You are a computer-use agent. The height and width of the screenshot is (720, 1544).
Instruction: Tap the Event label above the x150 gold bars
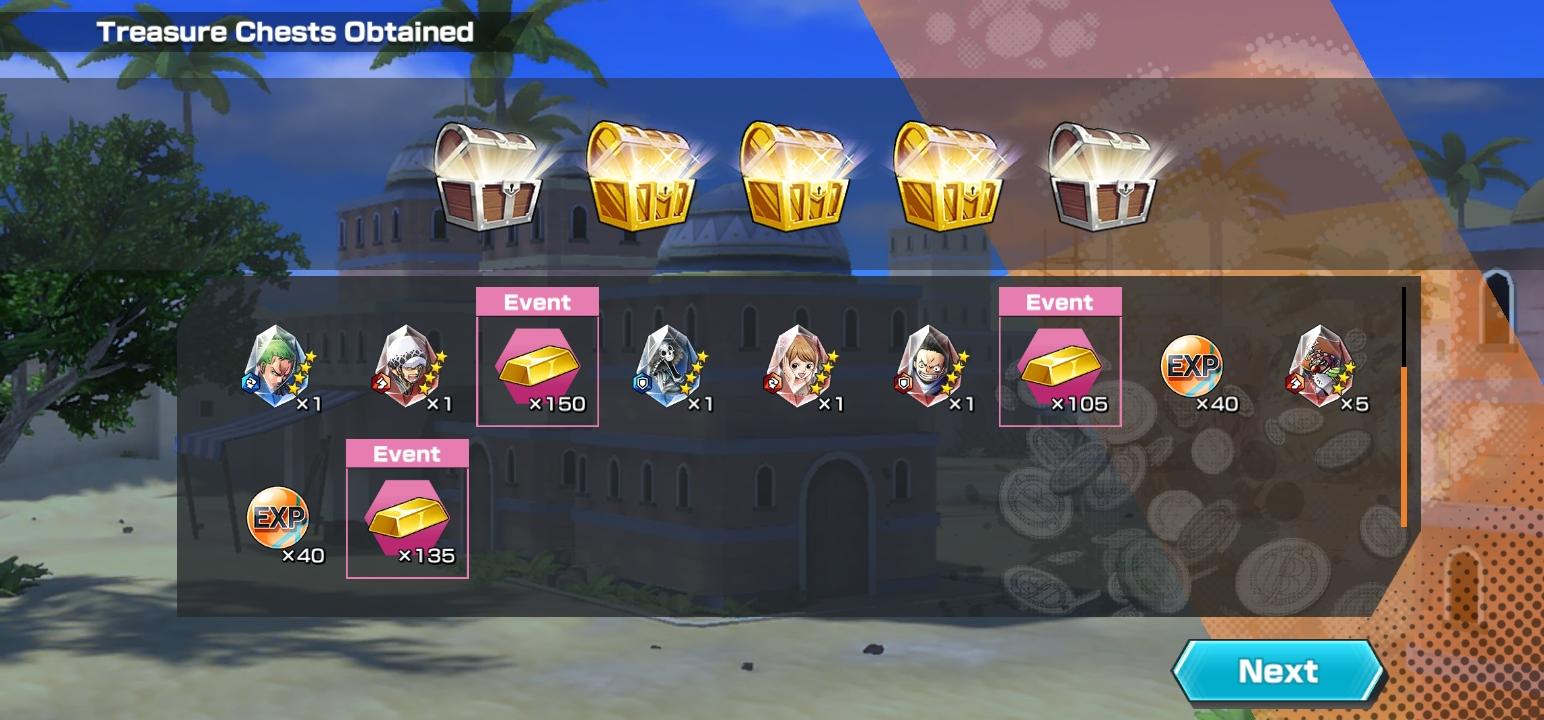539,302
